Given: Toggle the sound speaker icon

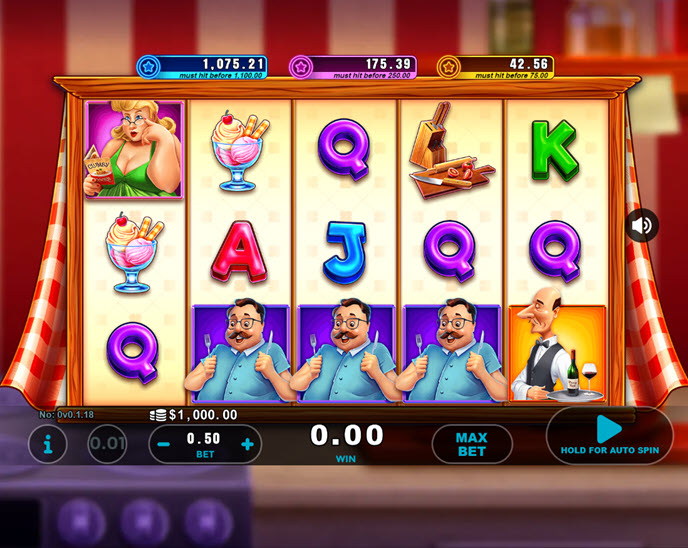Looking at the screenshot, I should 642,226.
